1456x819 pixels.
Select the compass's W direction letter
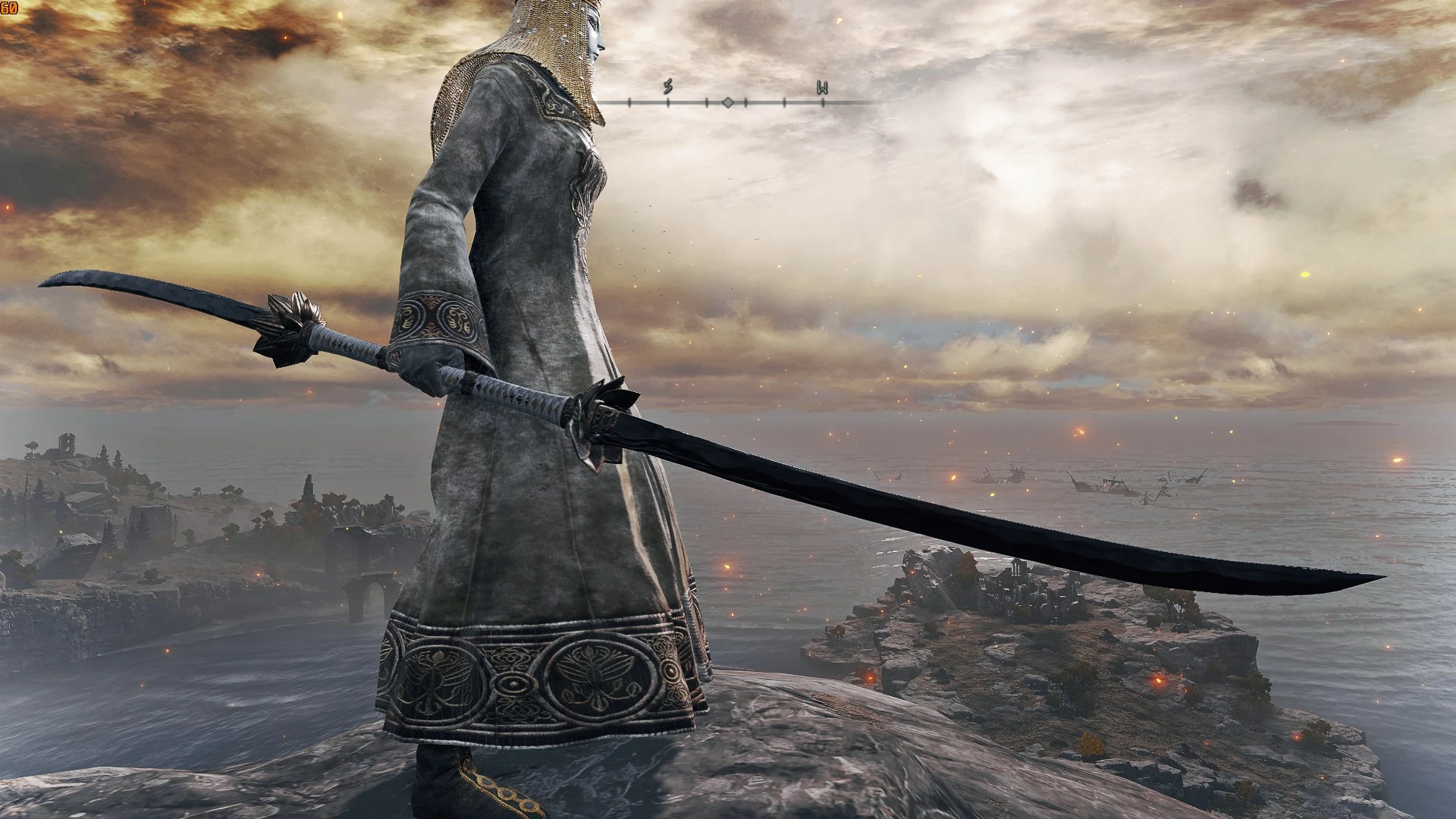coord(822,87)
